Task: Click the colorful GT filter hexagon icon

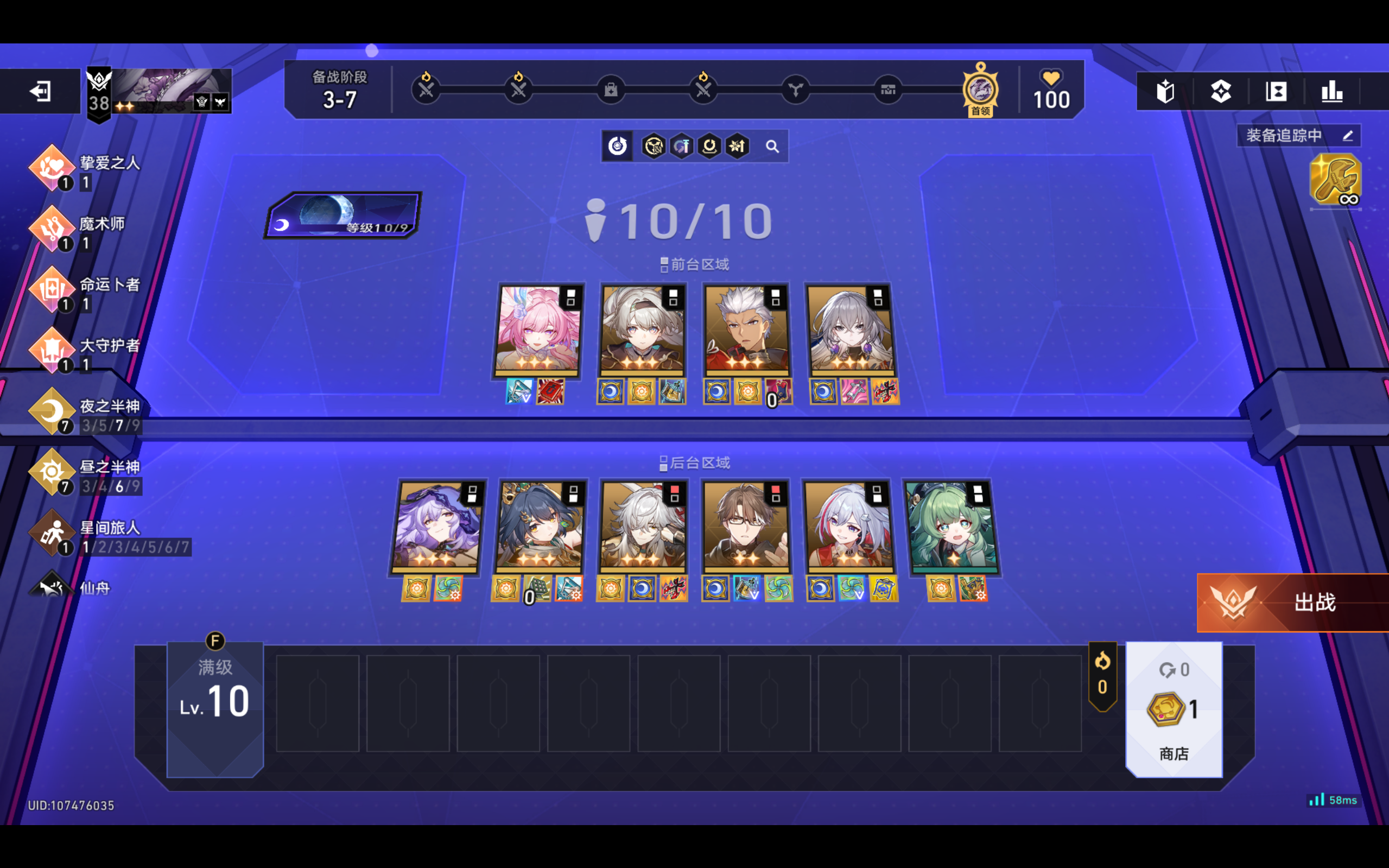Action: click(x=682, y=147)
